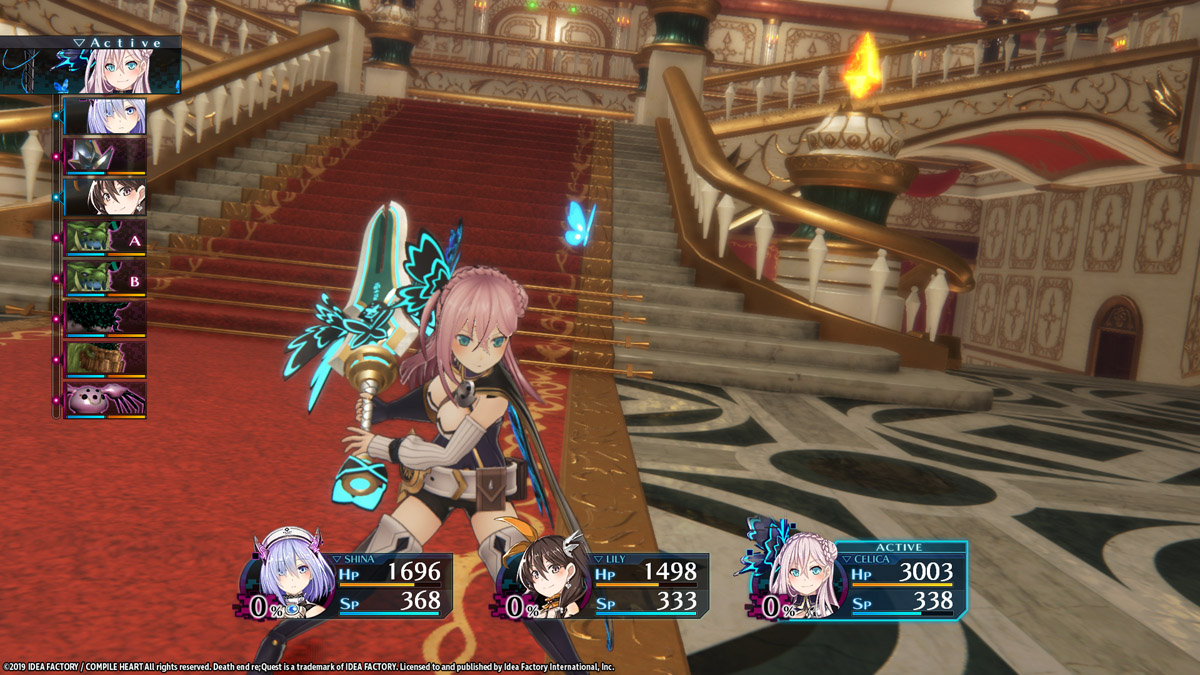This screenshot has height=675, width=1200.
Task: Select Lily's portrait in the turn order
Action: 105,197
